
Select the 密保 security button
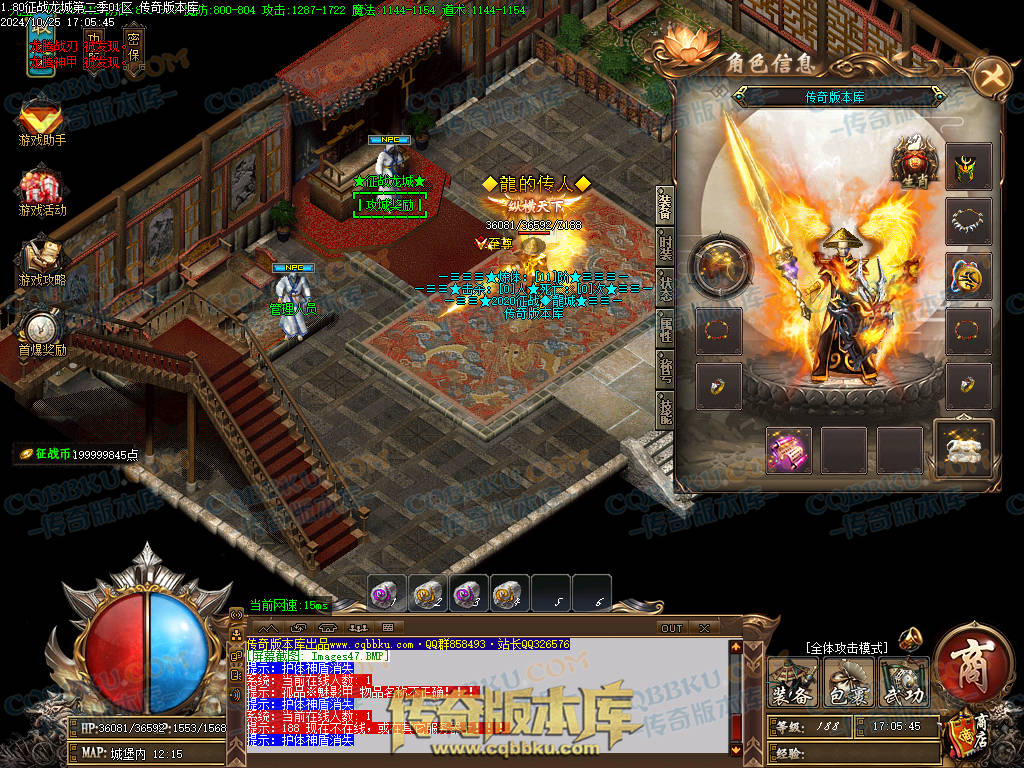[133, 45]
